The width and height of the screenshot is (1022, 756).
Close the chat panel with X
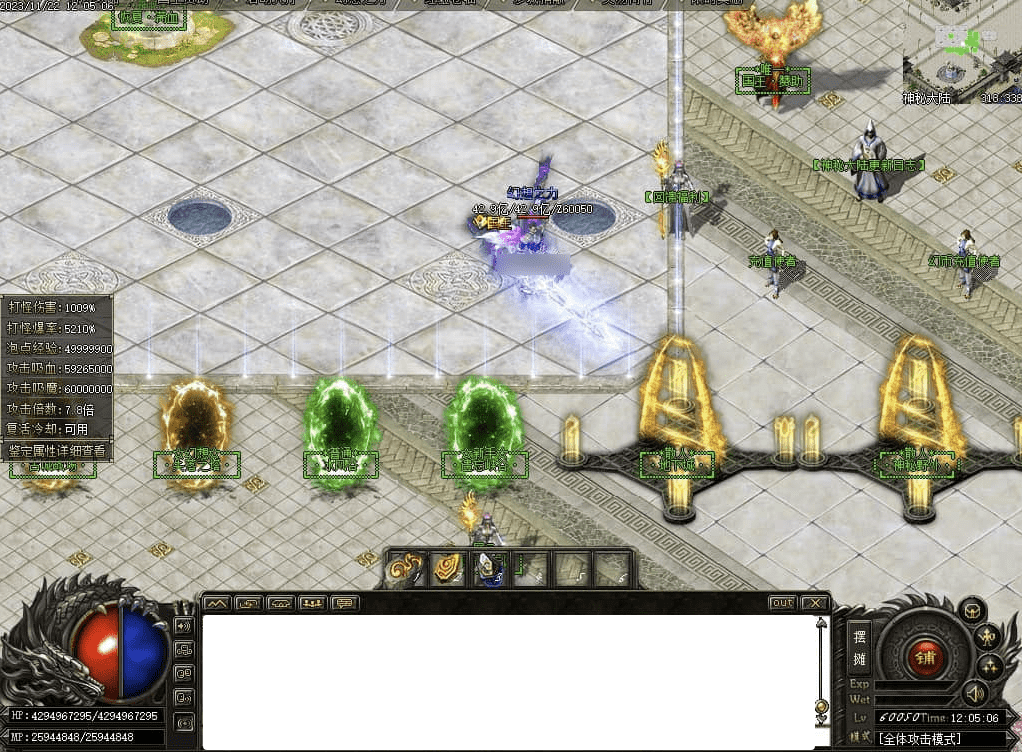[x=816, y=603]
